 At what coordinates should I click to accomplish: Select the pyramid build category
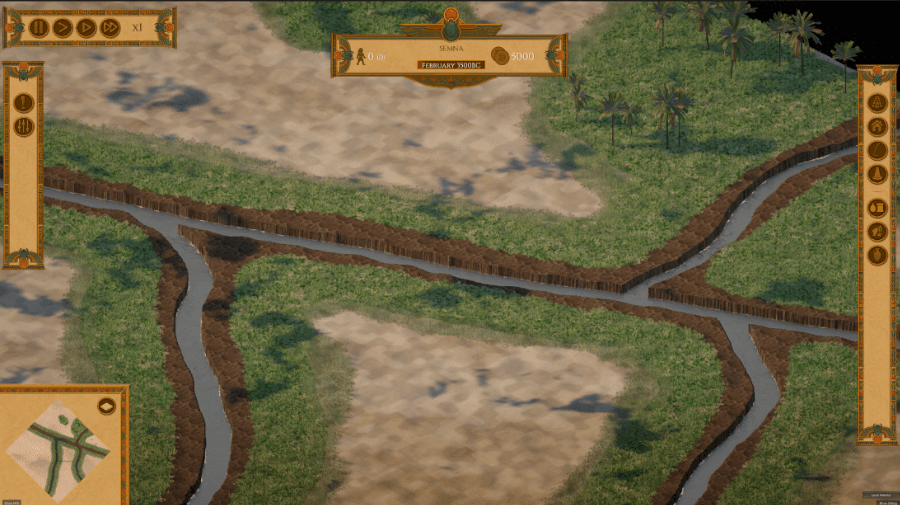[x=877, y=103]
